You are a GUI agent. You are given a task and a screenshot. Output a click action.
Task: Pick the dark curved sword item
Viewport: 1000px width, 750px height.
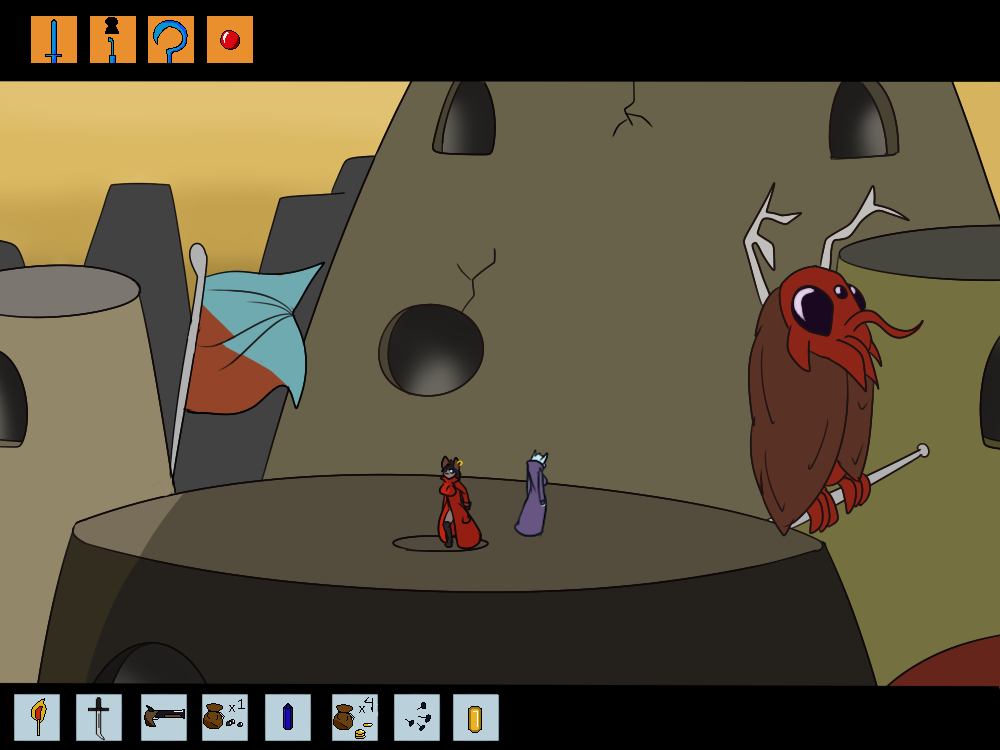[99, 717]
